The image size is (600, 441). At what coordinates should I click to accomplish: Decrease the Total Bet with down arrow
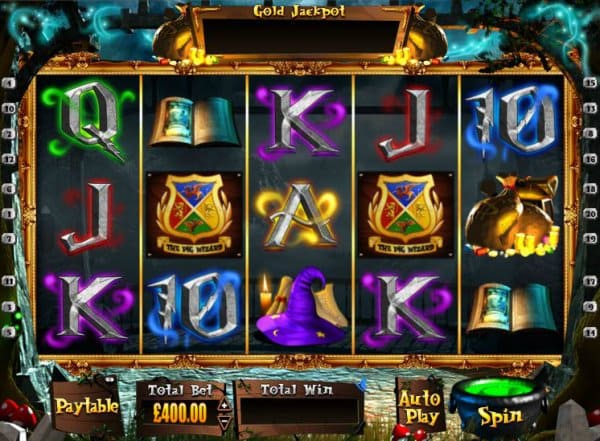tap(223, 419)
